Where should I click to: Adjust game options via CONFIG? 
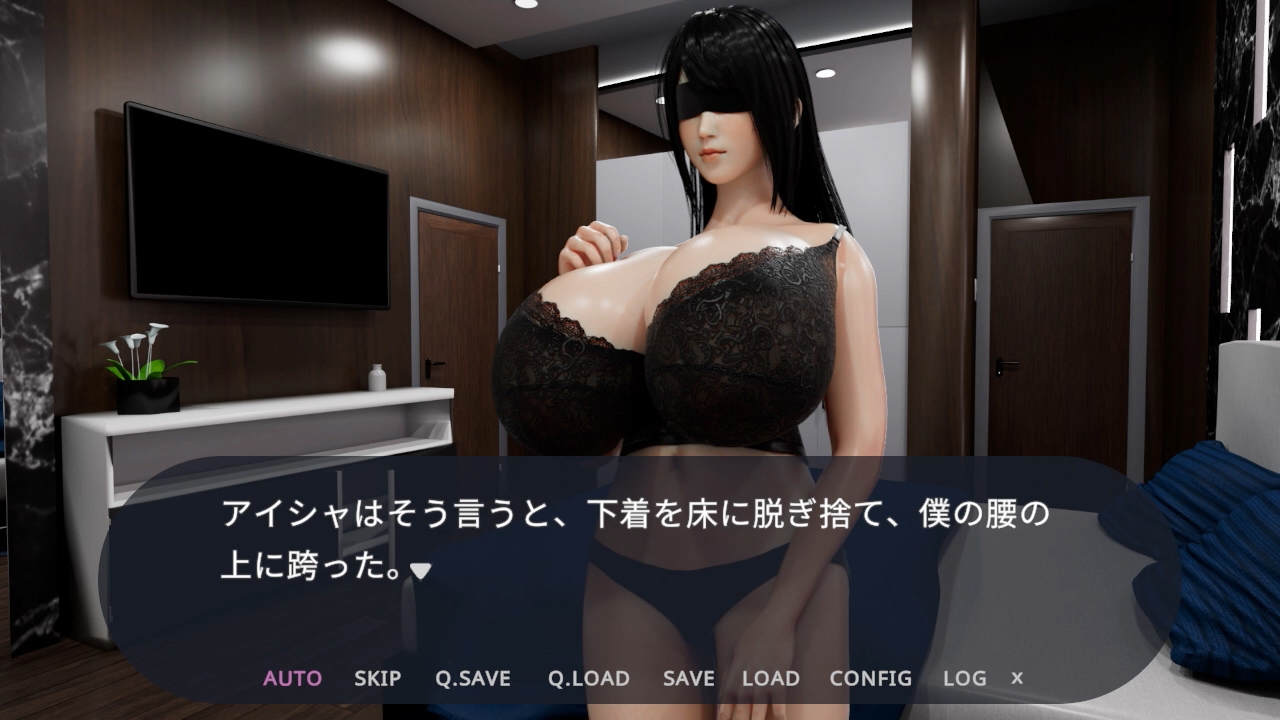(869, 678)
